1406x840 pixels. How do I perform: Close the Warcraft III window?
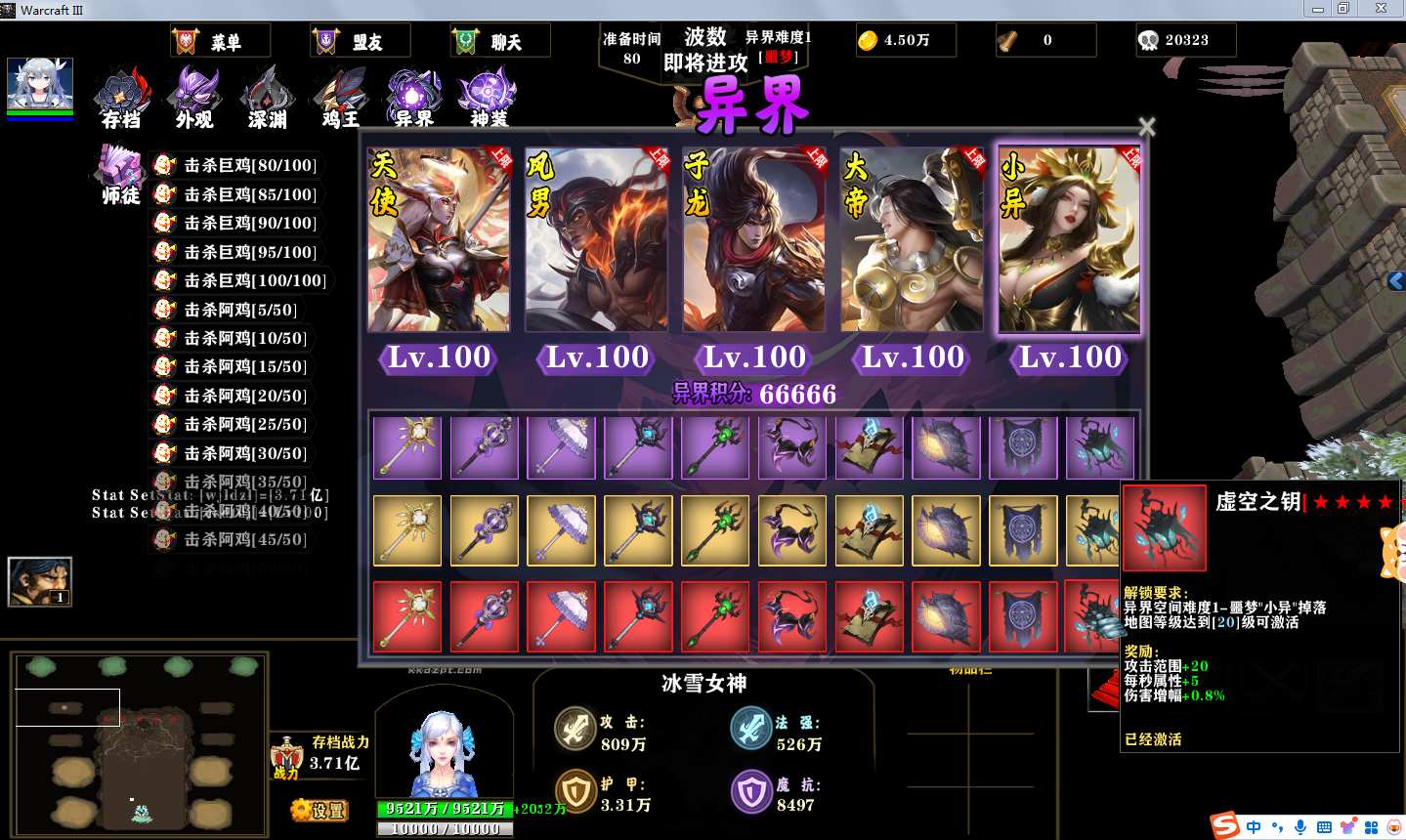(1381, 9)
